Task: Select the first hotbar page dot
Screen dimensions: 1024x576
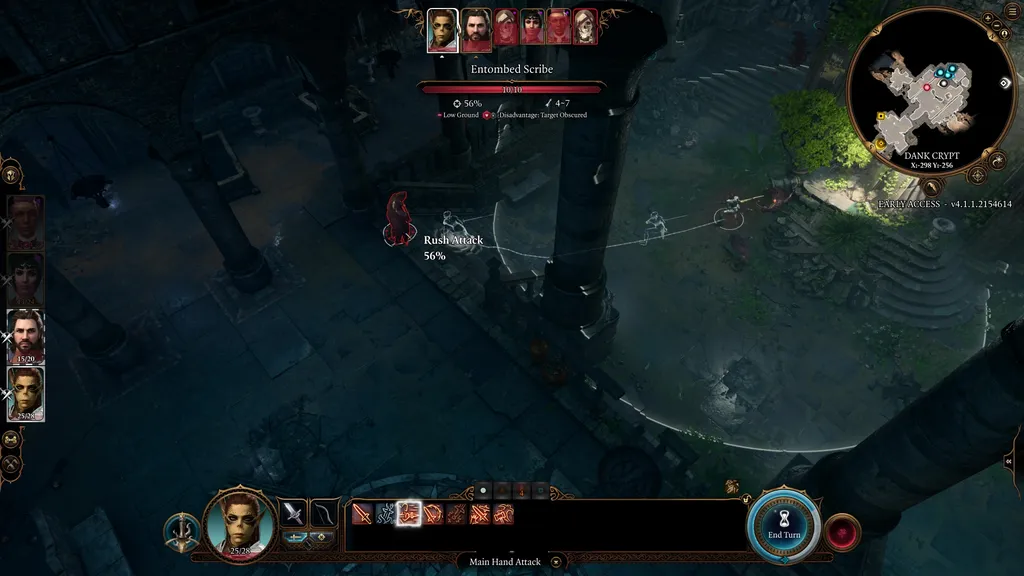Action: coord(484,491)
